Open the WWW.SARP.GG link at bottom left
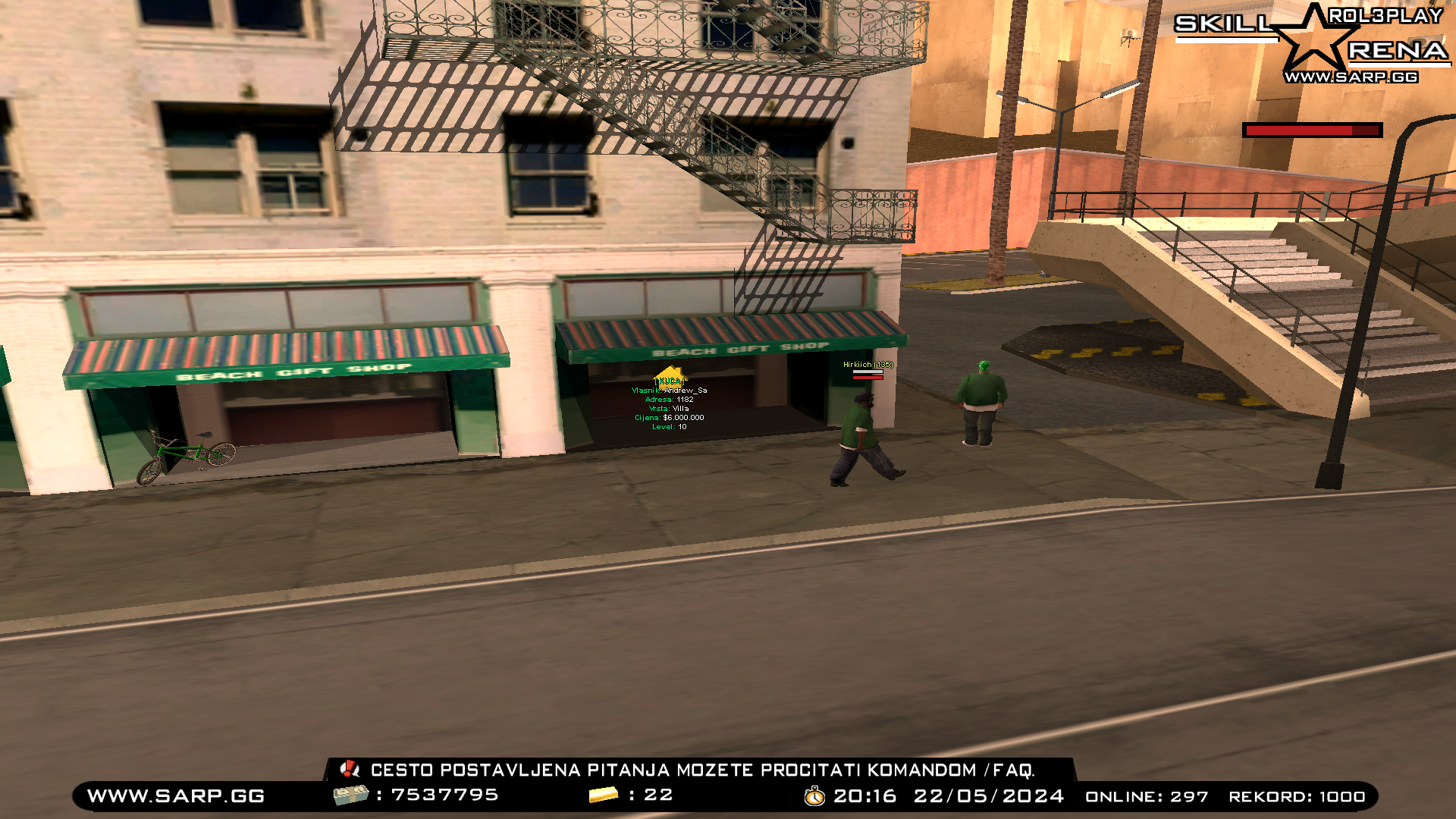Image resolution: width=1456 pixels, height=819 pixels. (174, 795)
